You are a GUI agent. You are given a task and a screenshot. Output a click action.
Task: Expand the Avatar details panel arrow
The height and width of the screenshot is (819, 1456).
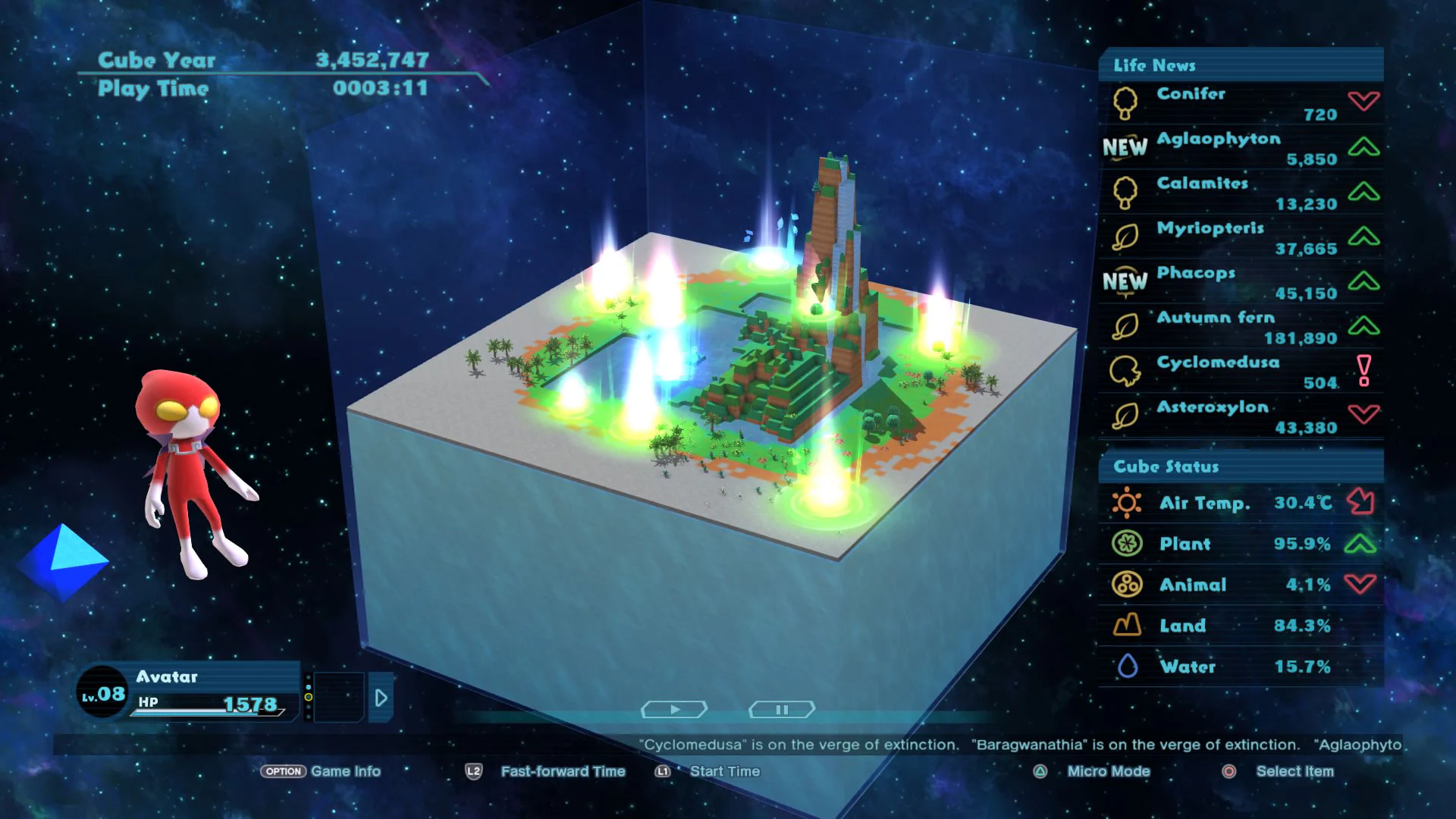click(381, 698)
